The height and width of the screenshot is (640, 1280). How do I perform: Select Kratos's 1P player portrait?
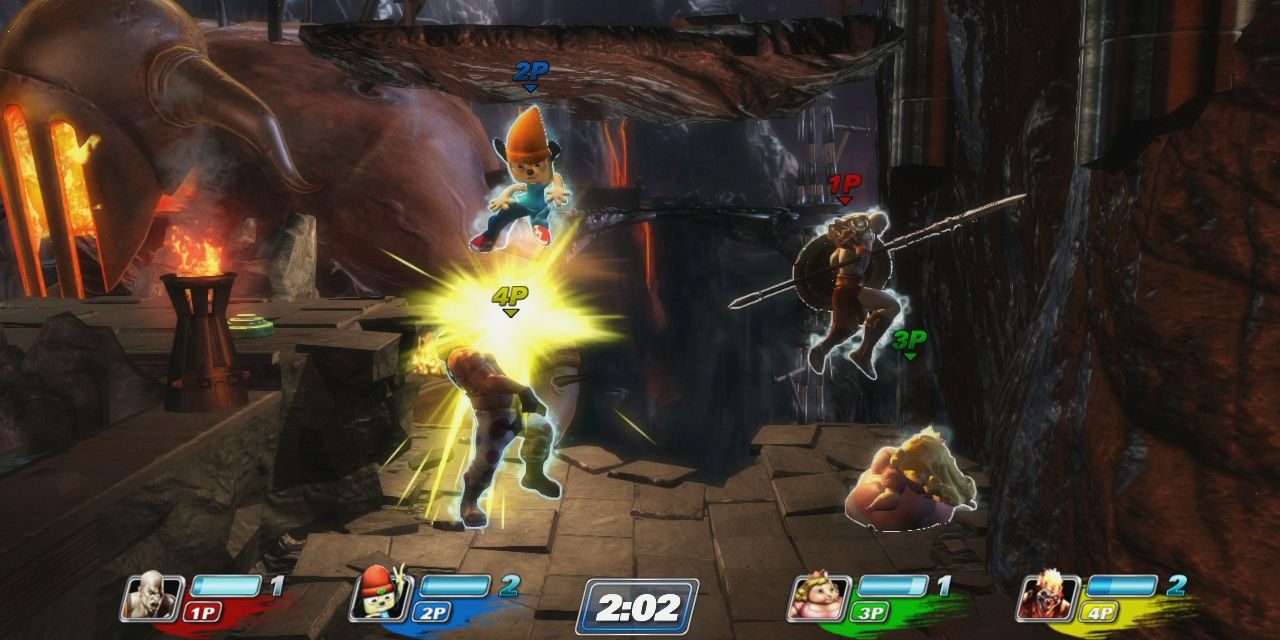point(153,596)
